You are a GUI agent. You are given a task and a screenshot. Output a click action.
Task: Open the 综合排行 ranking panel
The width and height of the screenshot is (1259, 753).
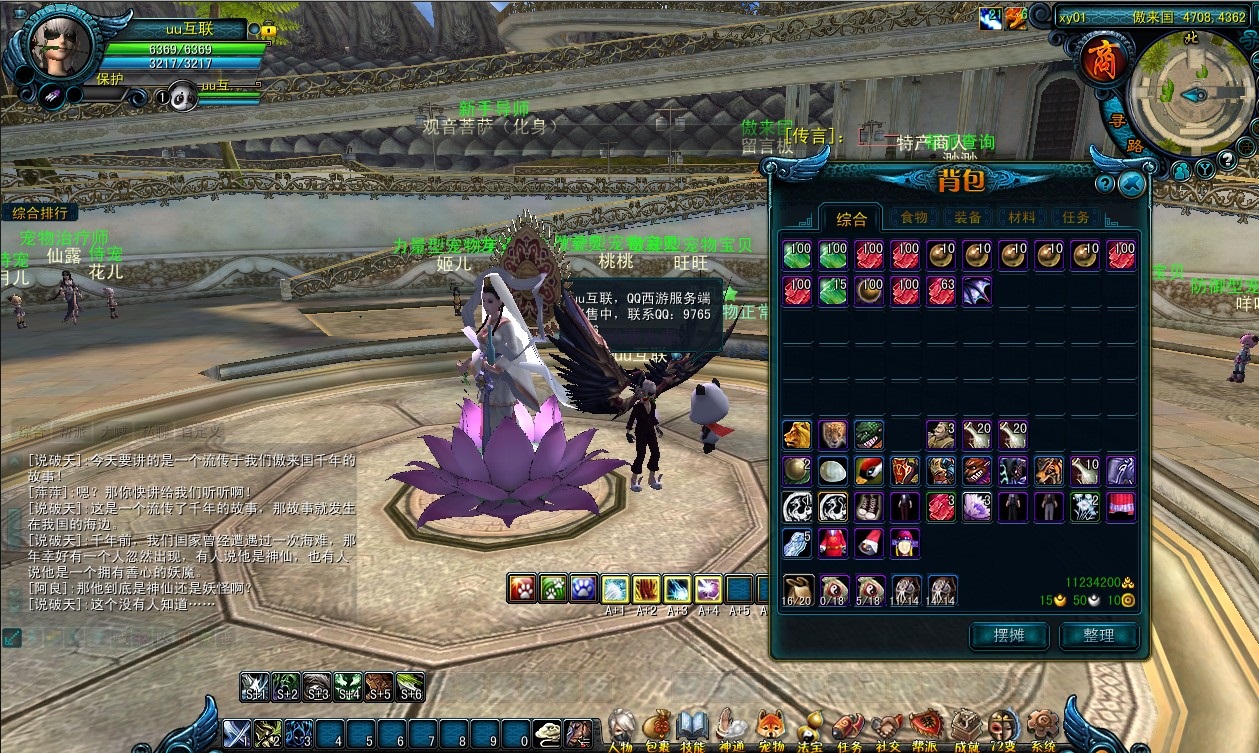(x=40, y=212)
